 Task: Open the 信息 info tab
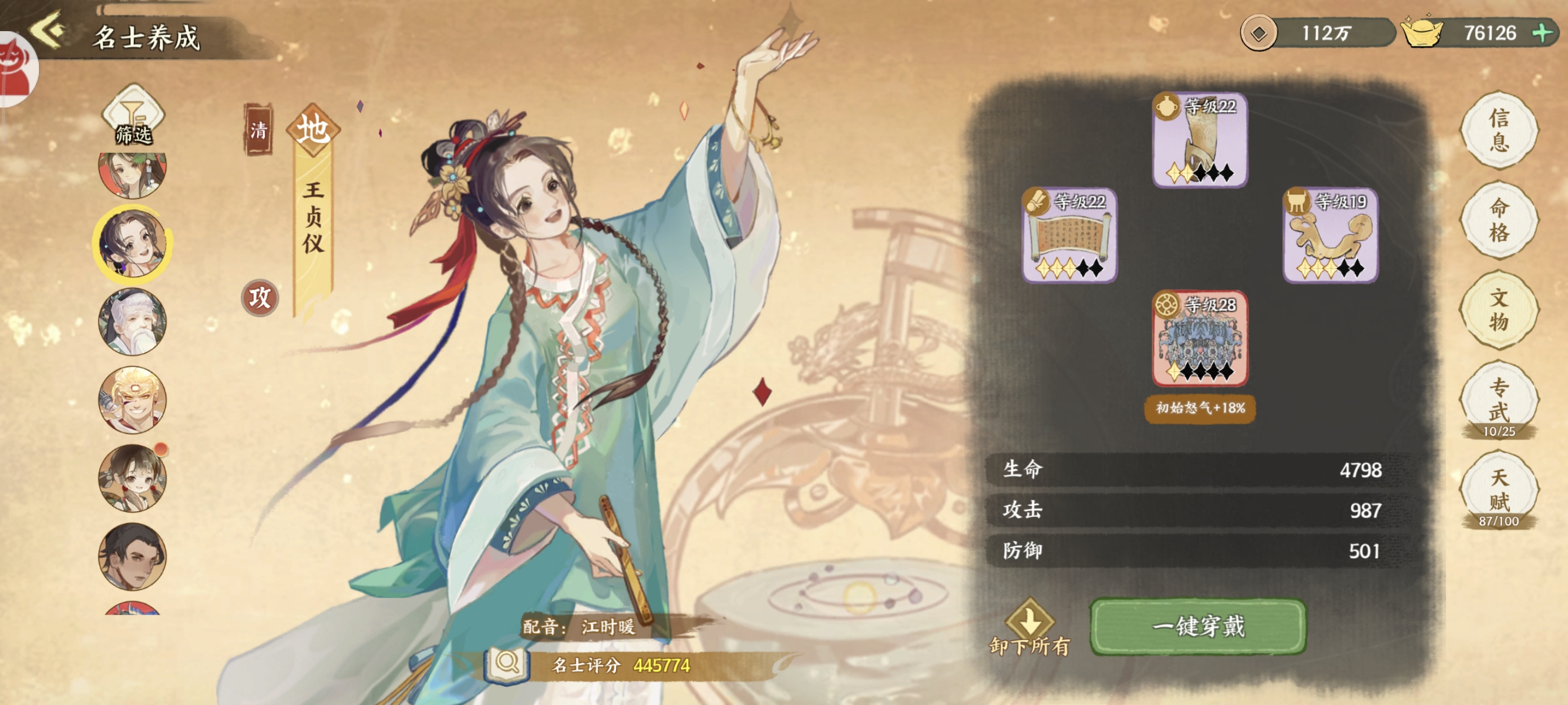(x=1499, y=130)
